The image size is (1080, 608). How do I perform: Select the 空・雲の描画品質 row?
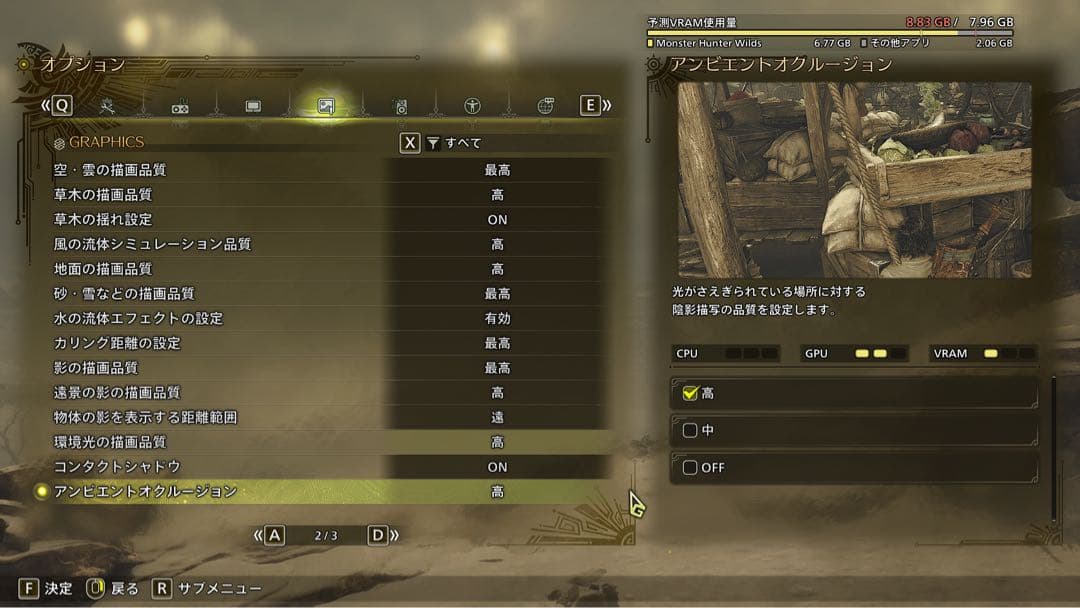tap(330, 170)
